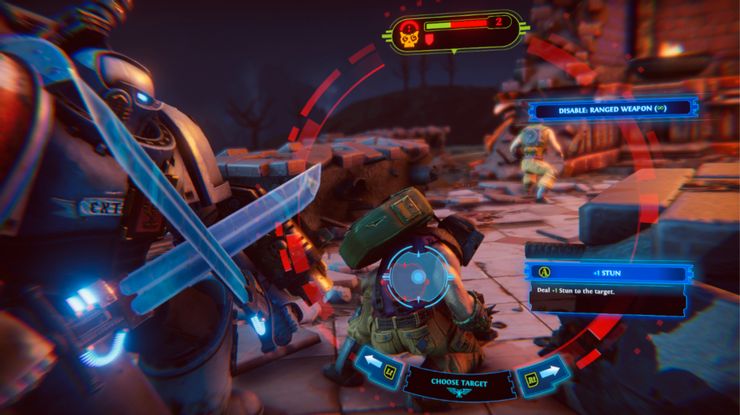Cycle to the previous target with left arrow

(371, 362)
